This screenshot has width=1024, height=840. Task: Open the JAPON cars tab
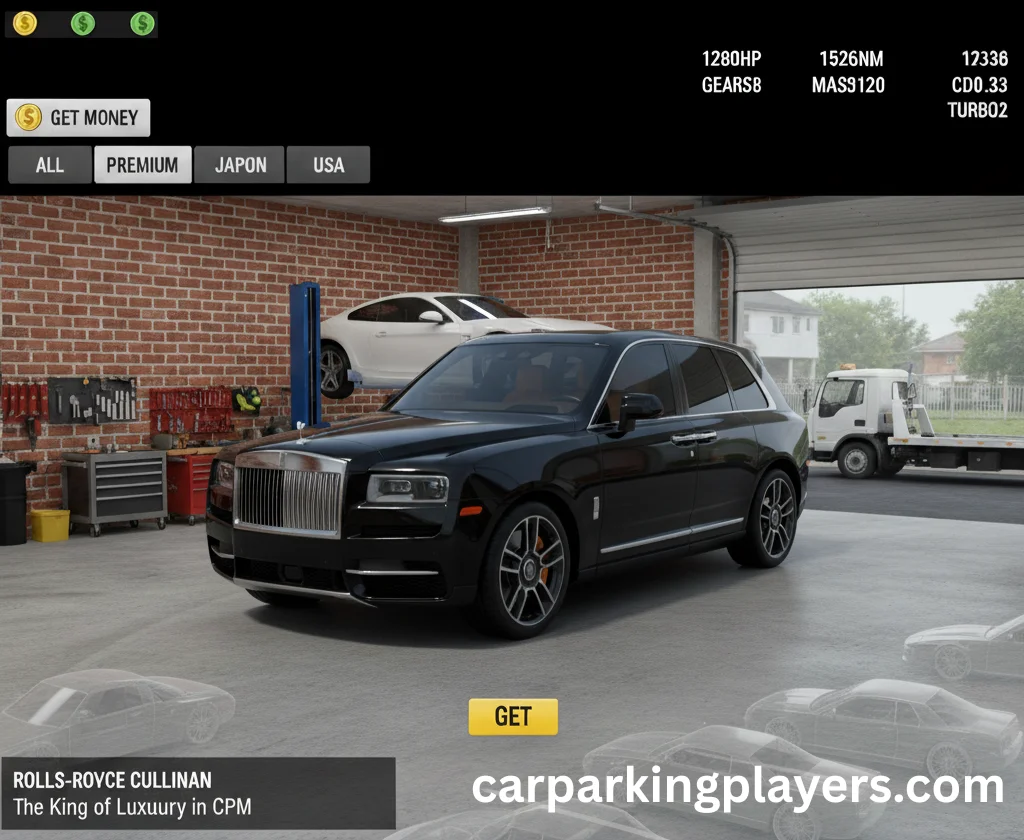point(240,165)
